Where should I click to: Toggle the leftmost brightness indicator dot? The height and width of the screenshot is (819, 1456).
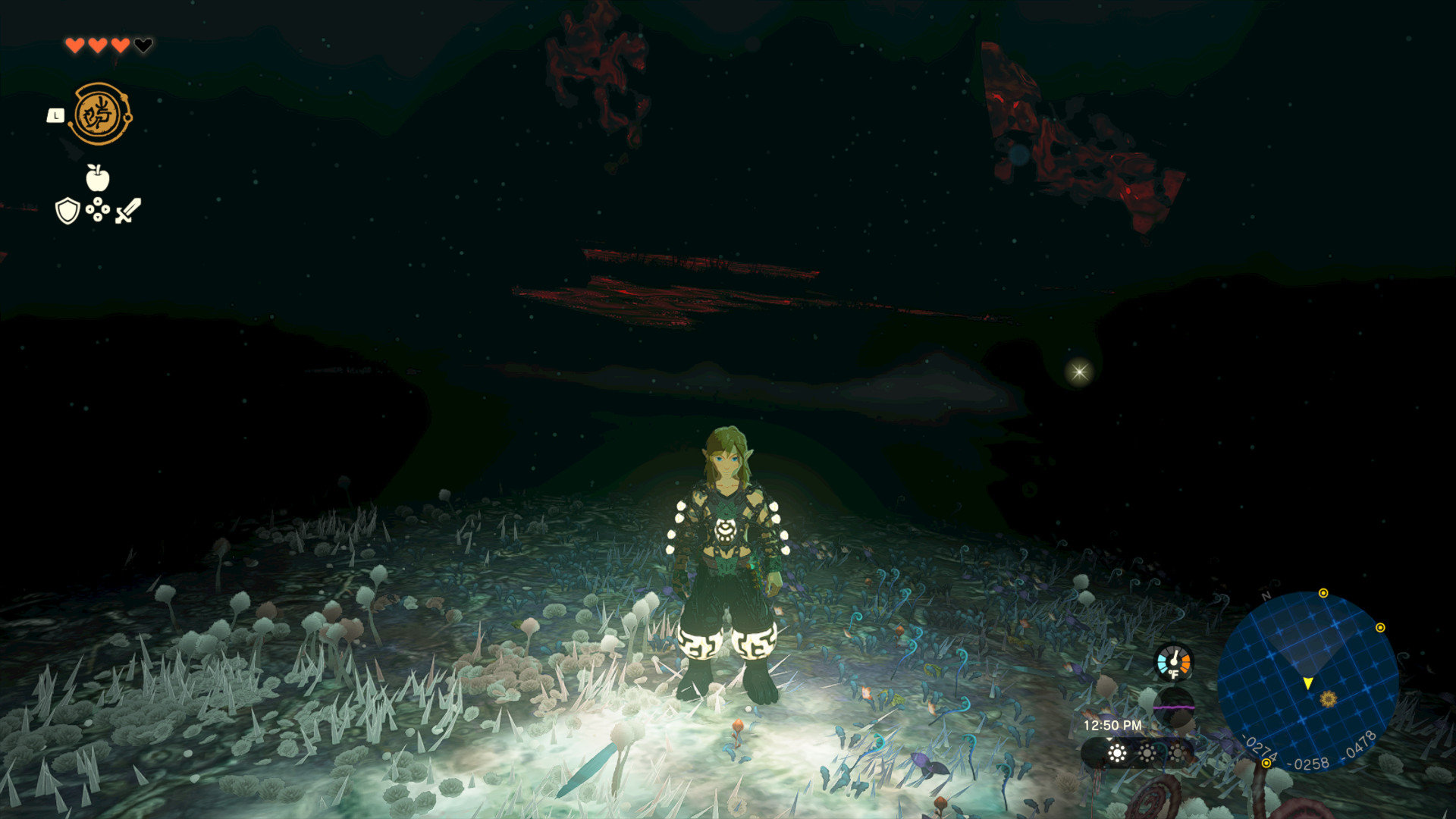1117,754
